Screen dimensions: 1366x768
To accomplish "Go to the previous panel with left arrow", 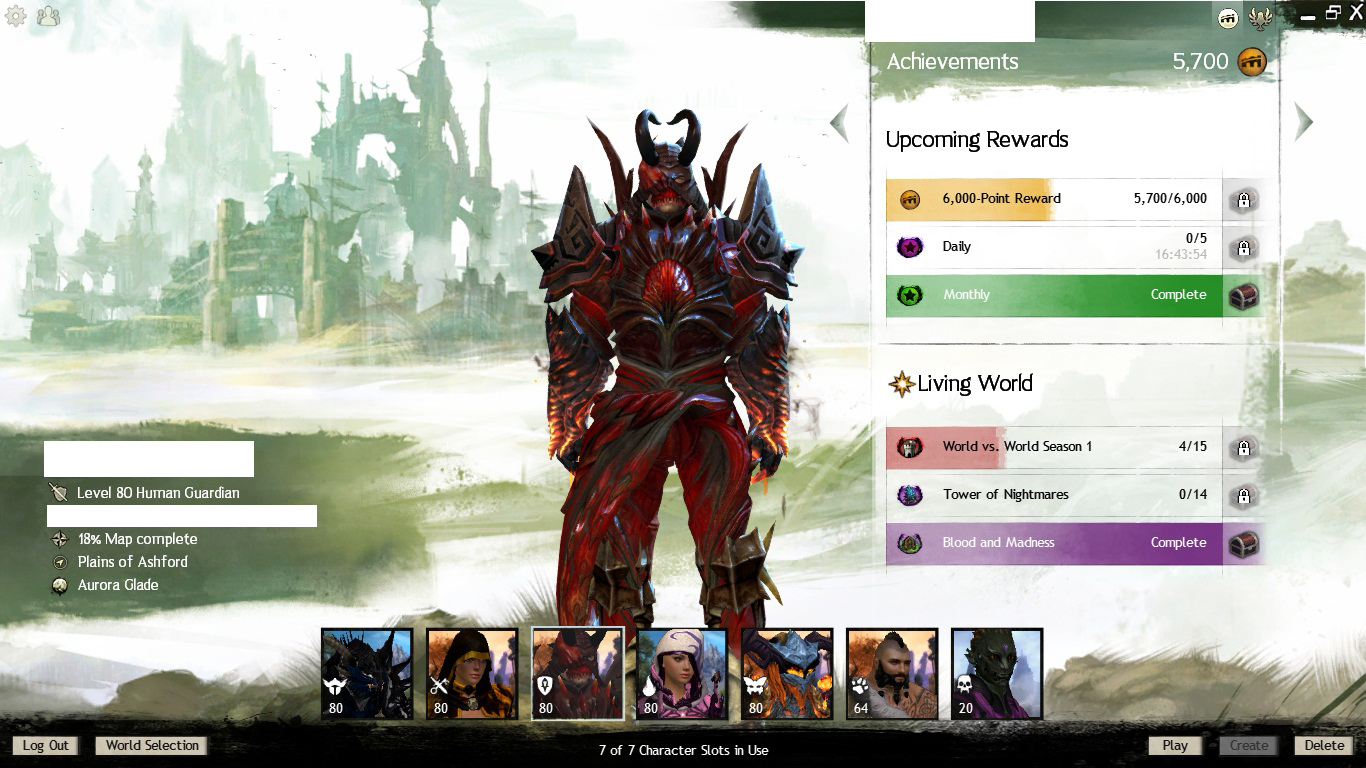I will [x=839, y=123].
